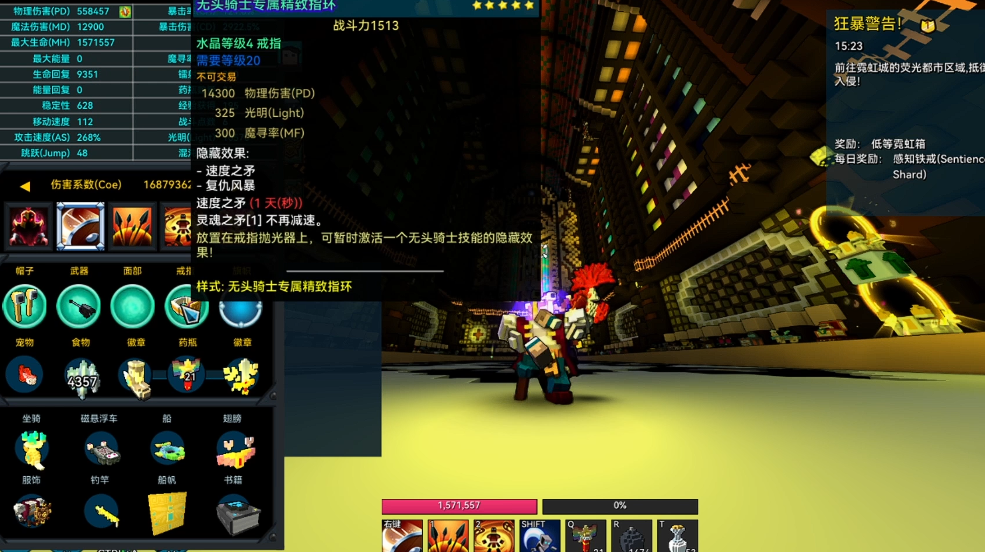Select the face (面部) equipment slot
This screenshot has width=985, height=552.
(132, 306)
